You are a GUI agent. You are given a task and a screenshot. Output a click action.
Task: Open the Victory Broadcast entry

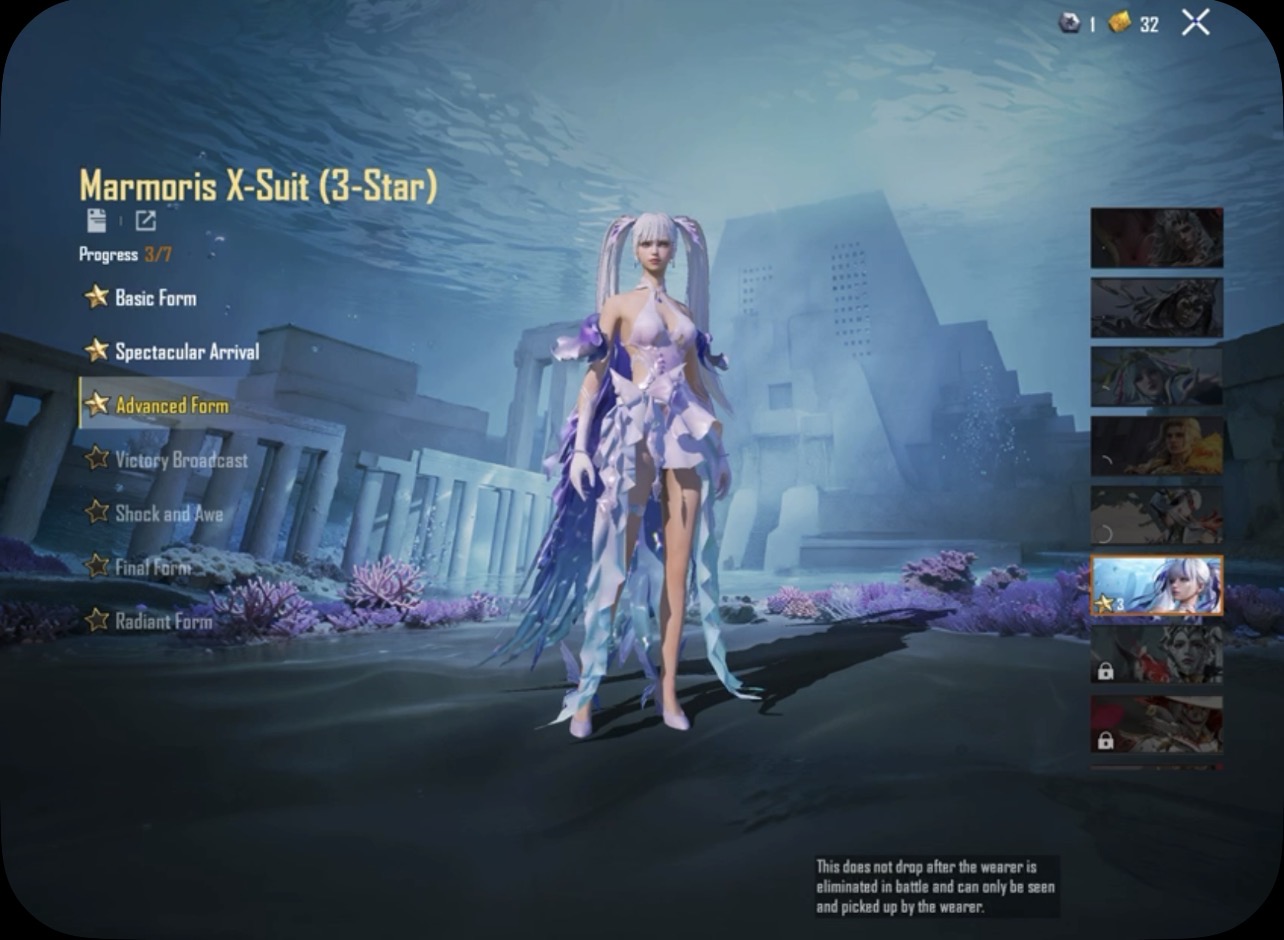coord(181,459)
